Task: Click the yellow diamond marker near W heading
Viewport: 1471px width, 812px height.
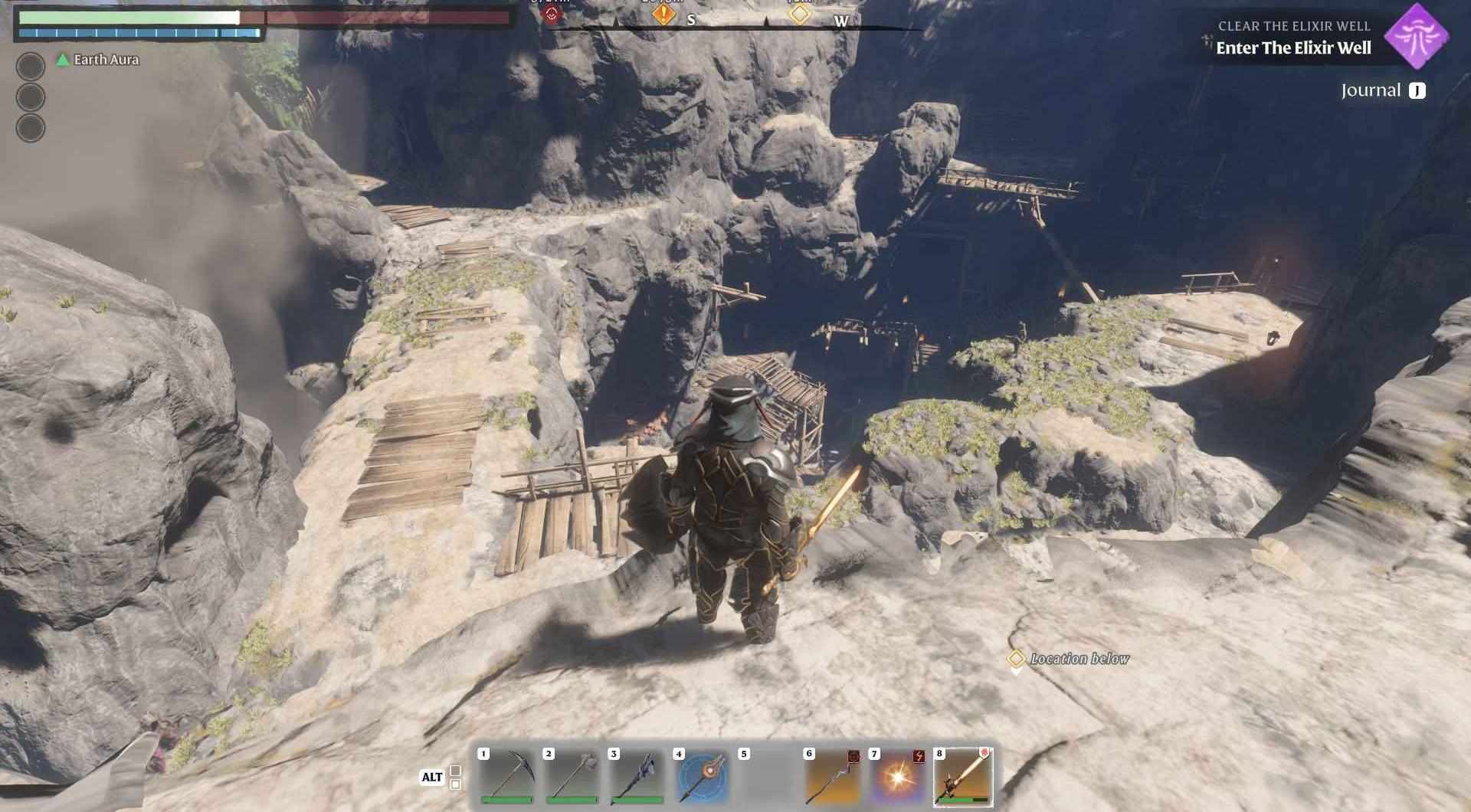Action: click(801, 13)
